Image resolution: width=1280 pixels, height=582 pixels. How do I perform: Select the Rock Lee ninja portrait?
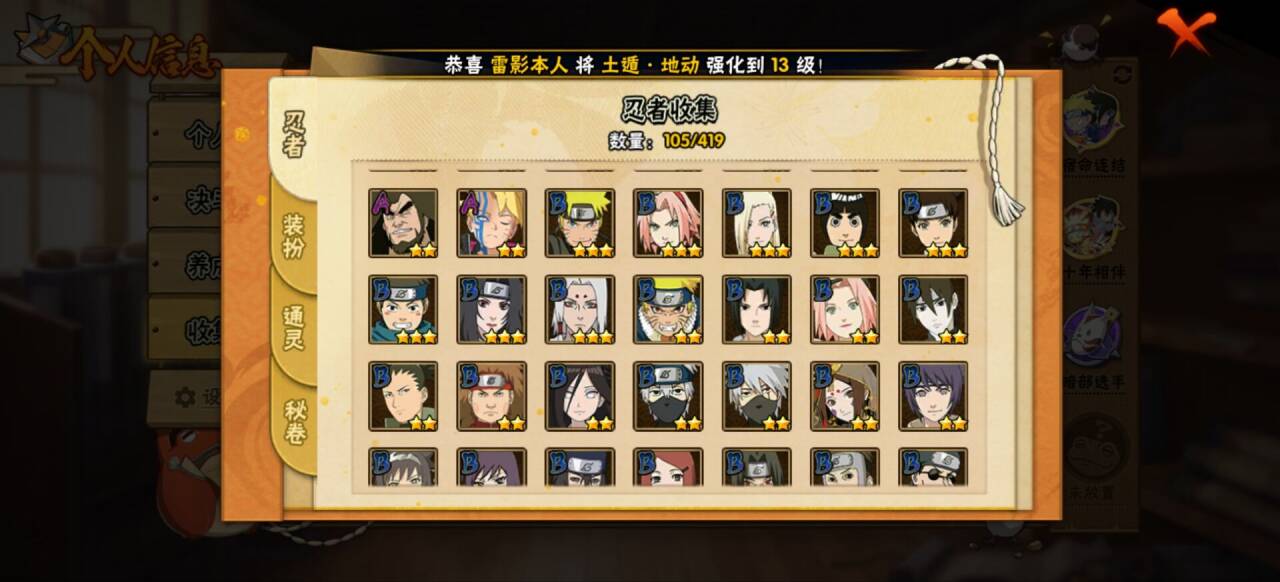tap(845, 223)
